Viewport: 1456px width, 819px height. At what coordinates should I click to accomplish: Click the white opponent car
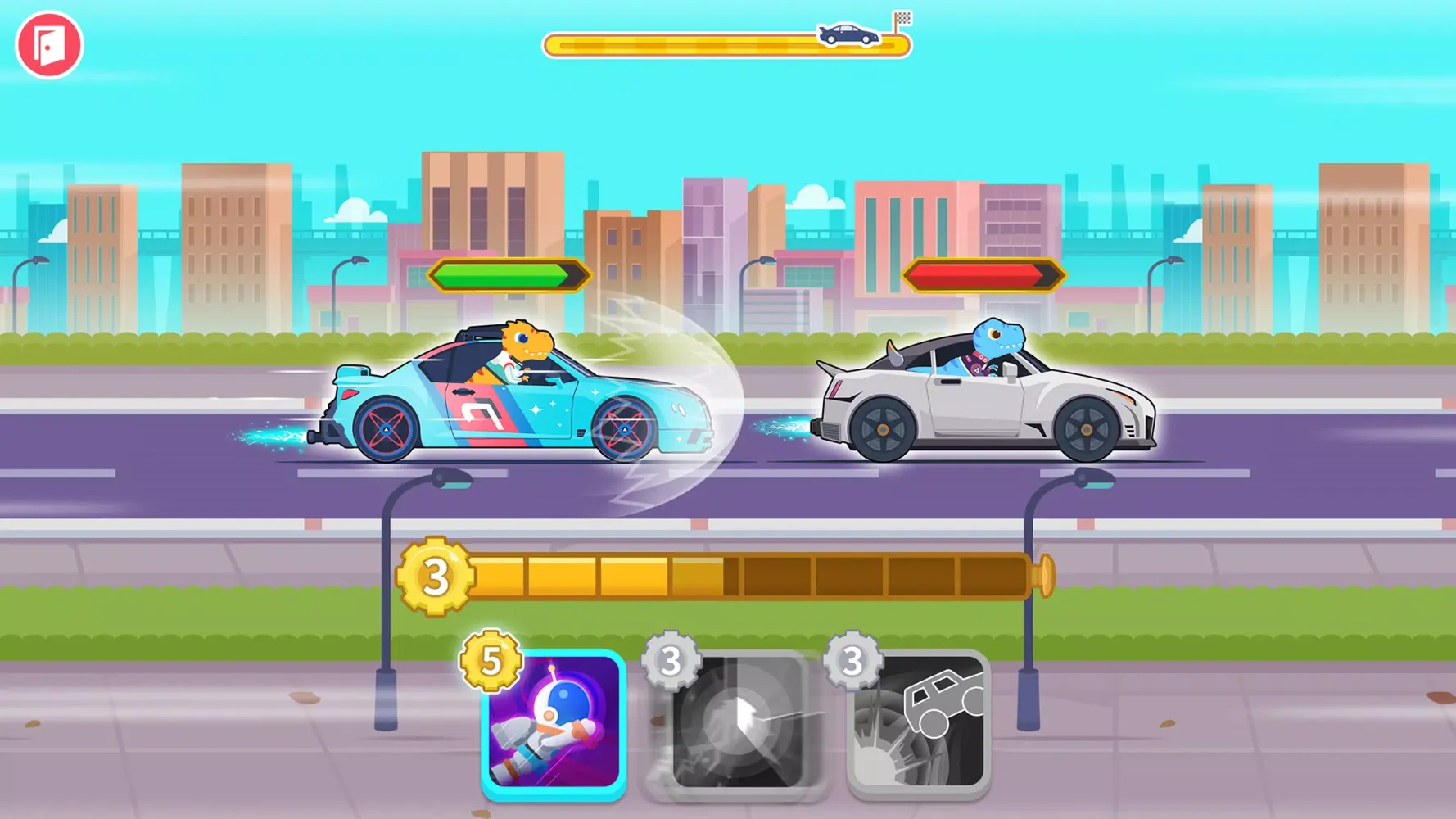tap(983, 401)
